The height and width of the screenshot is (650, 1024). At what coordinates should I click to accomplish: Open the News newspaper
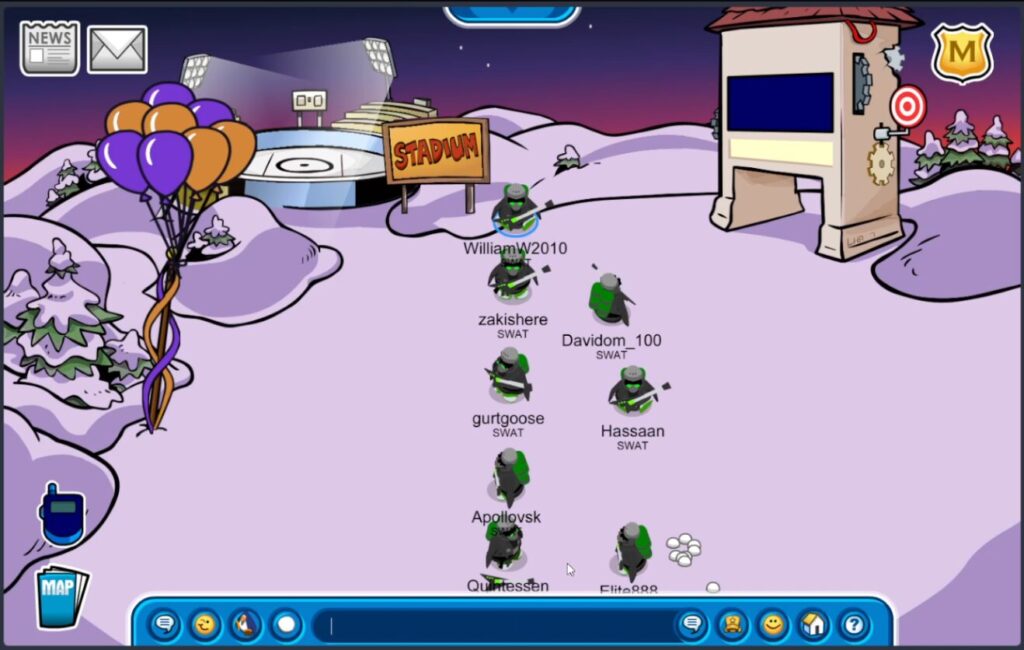point(50,49)
